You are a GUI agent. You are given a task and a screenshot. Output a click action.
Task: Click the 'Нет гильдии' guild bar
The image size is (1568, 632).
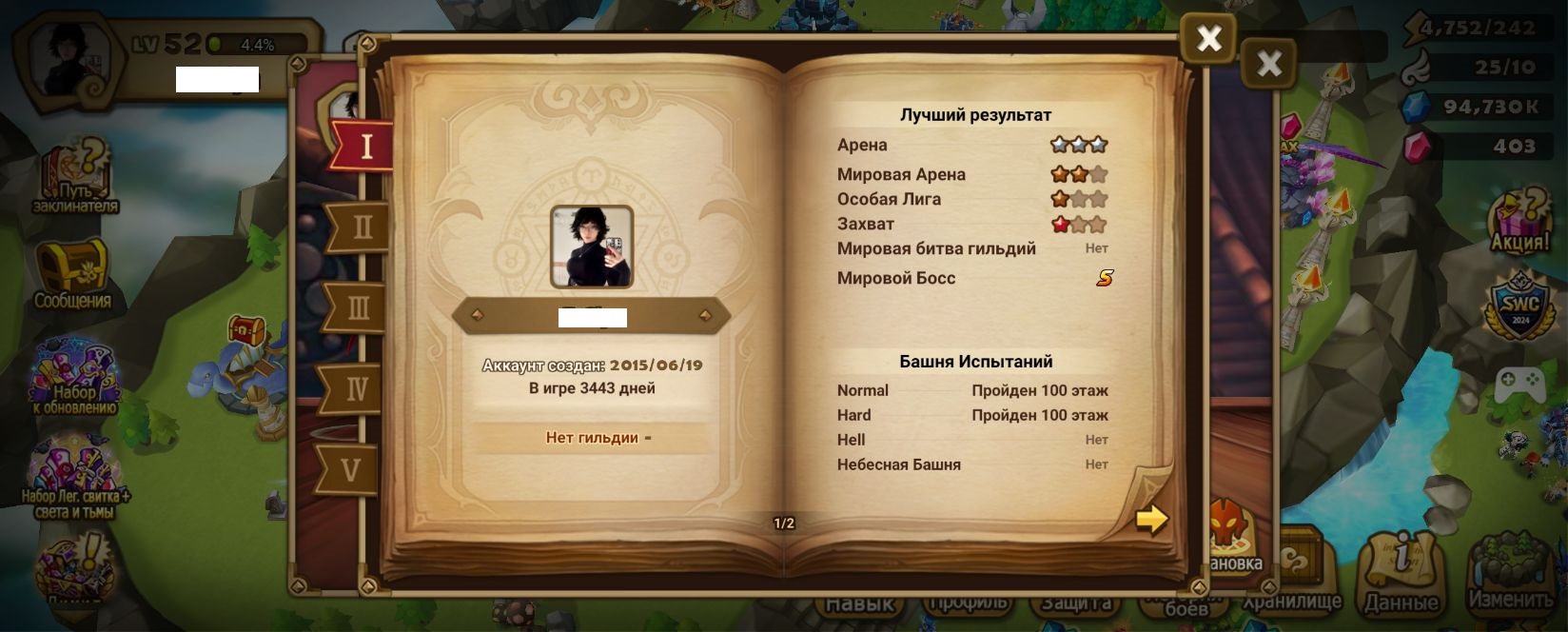pos(592,438)
